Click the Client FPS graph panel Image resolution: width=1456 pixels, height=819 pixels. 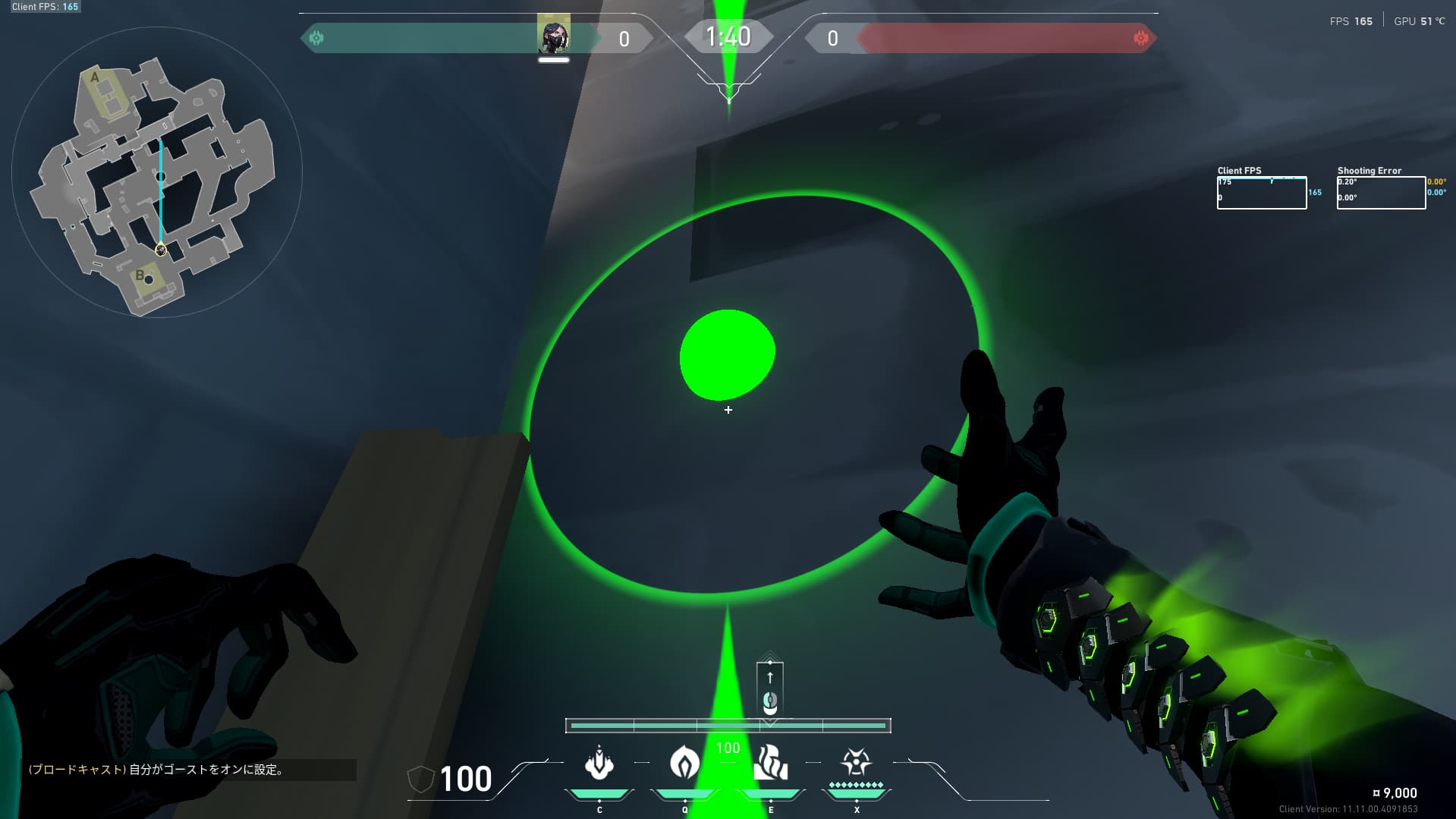(1261, 193)
